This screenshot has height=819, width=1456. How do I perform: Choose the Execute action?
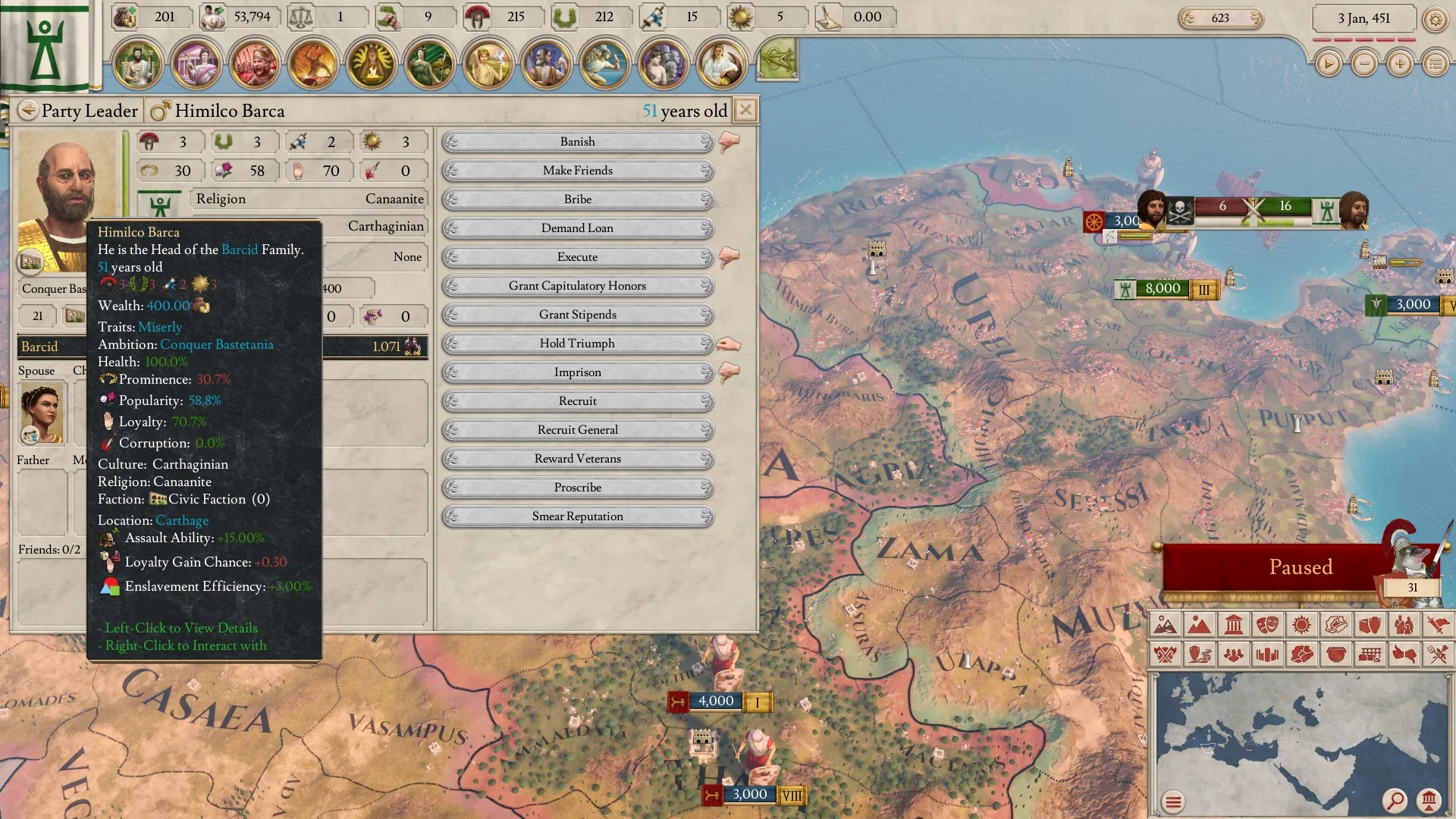coord(578,257)
